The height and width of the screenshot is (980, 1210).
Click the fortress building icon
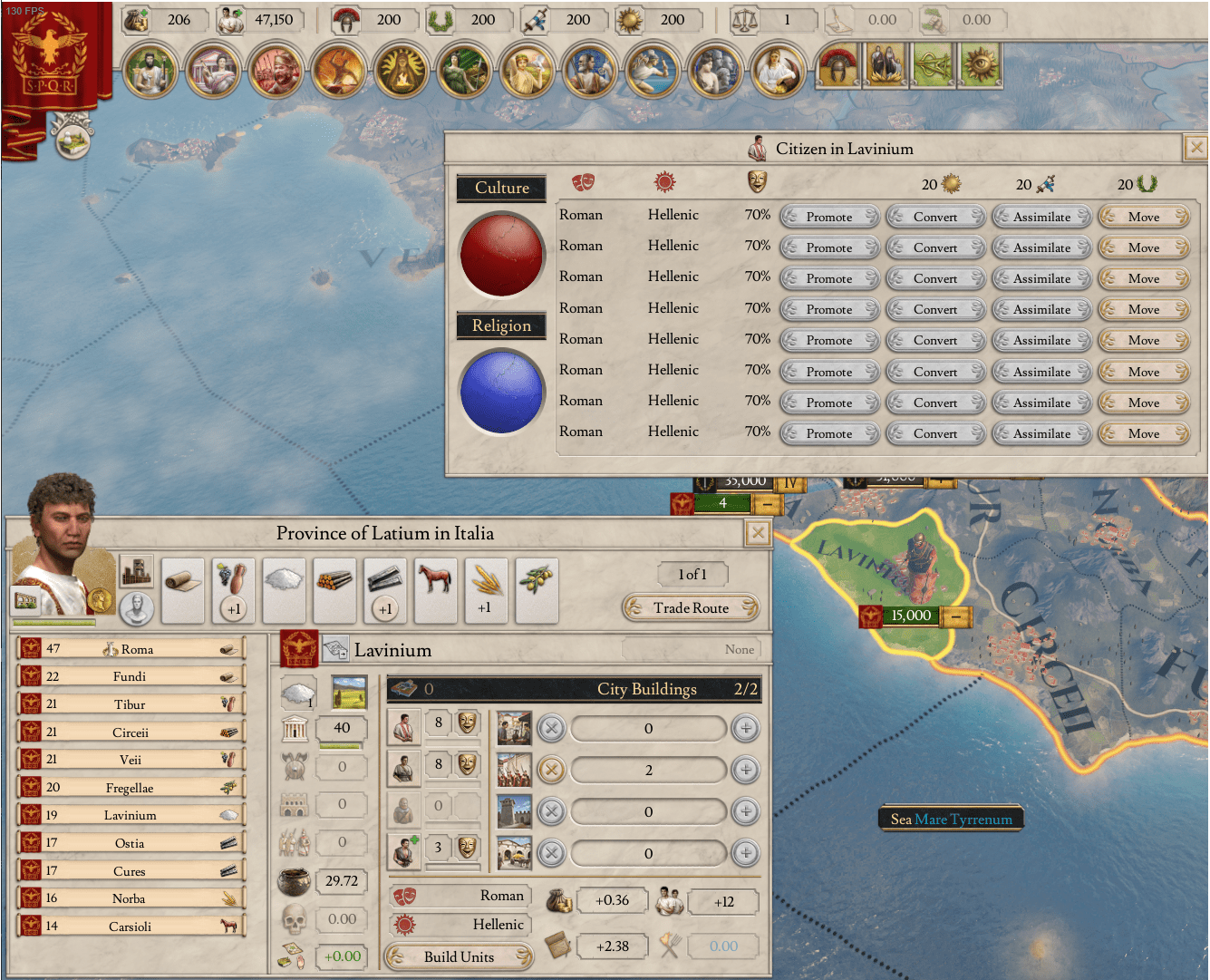[513, 811]
